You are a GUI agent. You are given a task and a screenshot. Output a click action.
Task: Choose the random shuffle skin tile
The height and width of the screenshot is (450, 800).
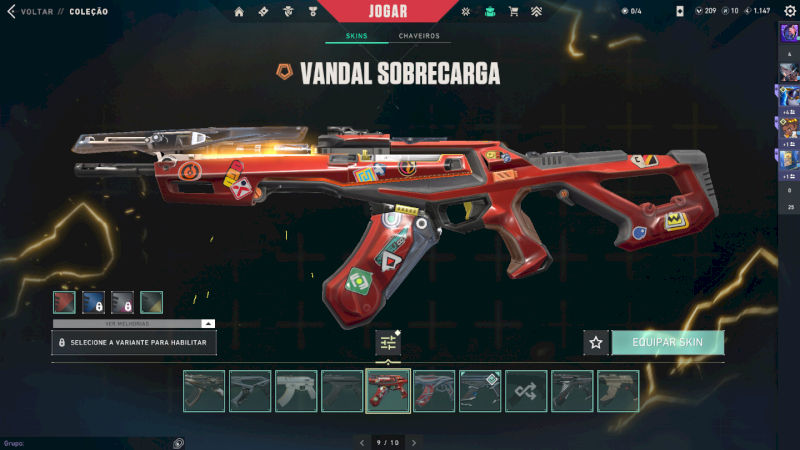click(526, 391)
